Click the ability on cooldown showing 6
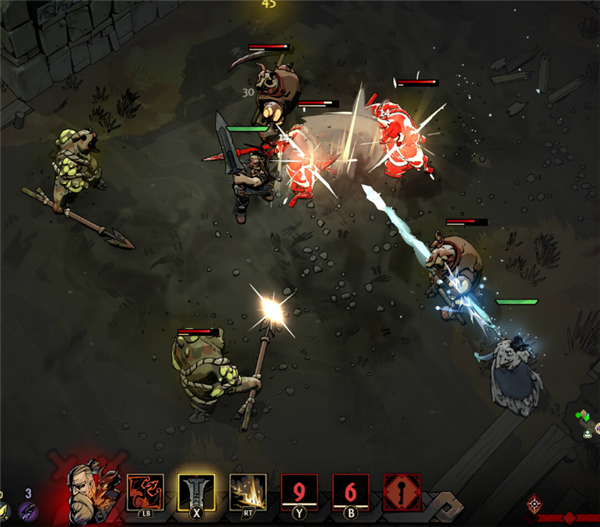 click(351, 493)
